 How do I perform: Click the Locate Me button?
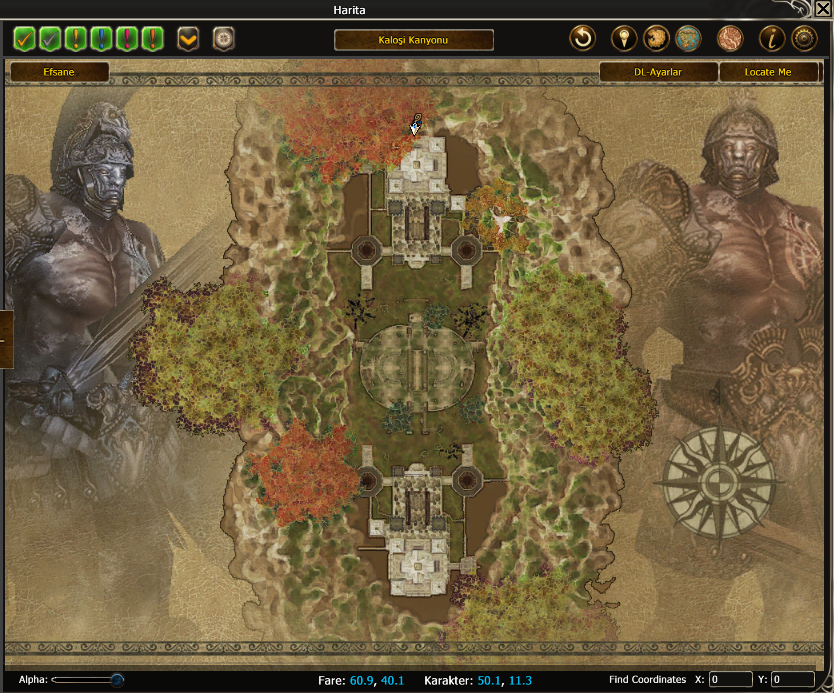(768, 72)
